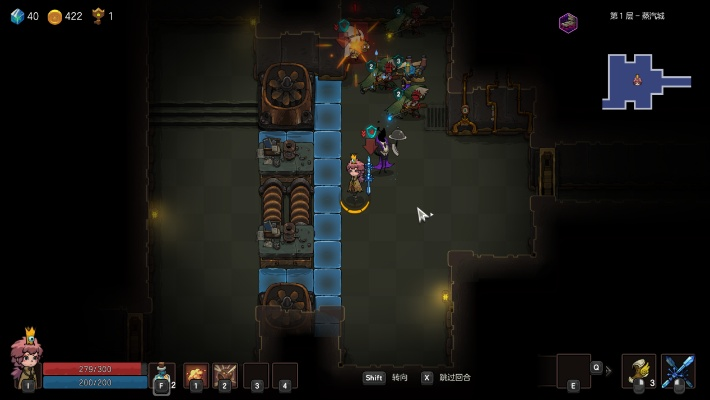
Task: Open the dungeon room minimap
Action: click(x=644, y=82)
